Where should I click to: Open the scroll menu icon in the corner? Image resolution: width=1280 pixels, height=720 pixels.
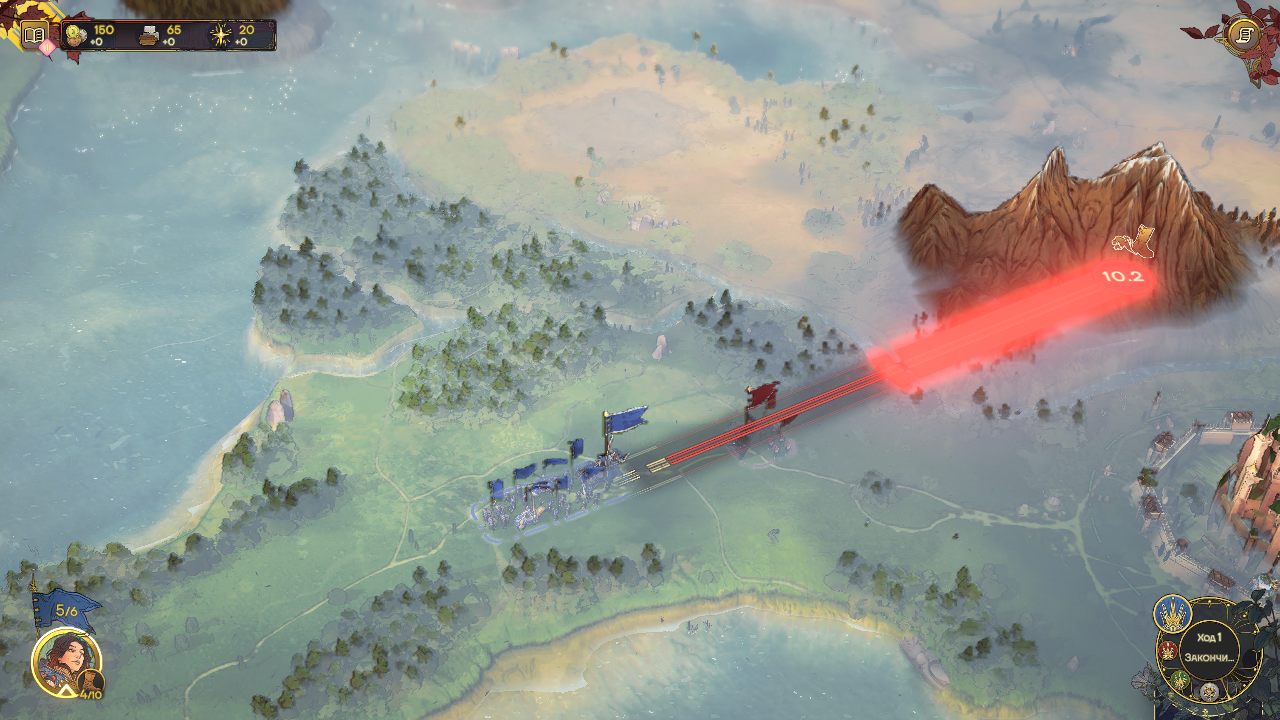point(1244,35)
